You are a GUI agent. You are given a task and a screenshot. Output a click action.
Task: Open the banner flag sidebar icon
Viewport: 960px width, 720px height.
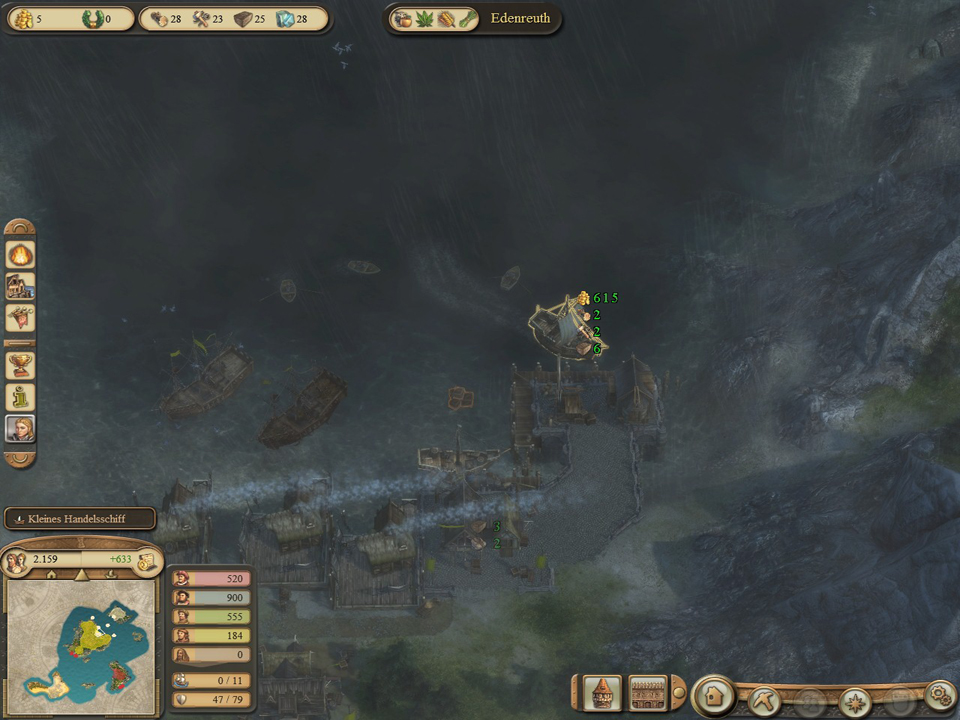pyautogui.click(x=20, y=319)
